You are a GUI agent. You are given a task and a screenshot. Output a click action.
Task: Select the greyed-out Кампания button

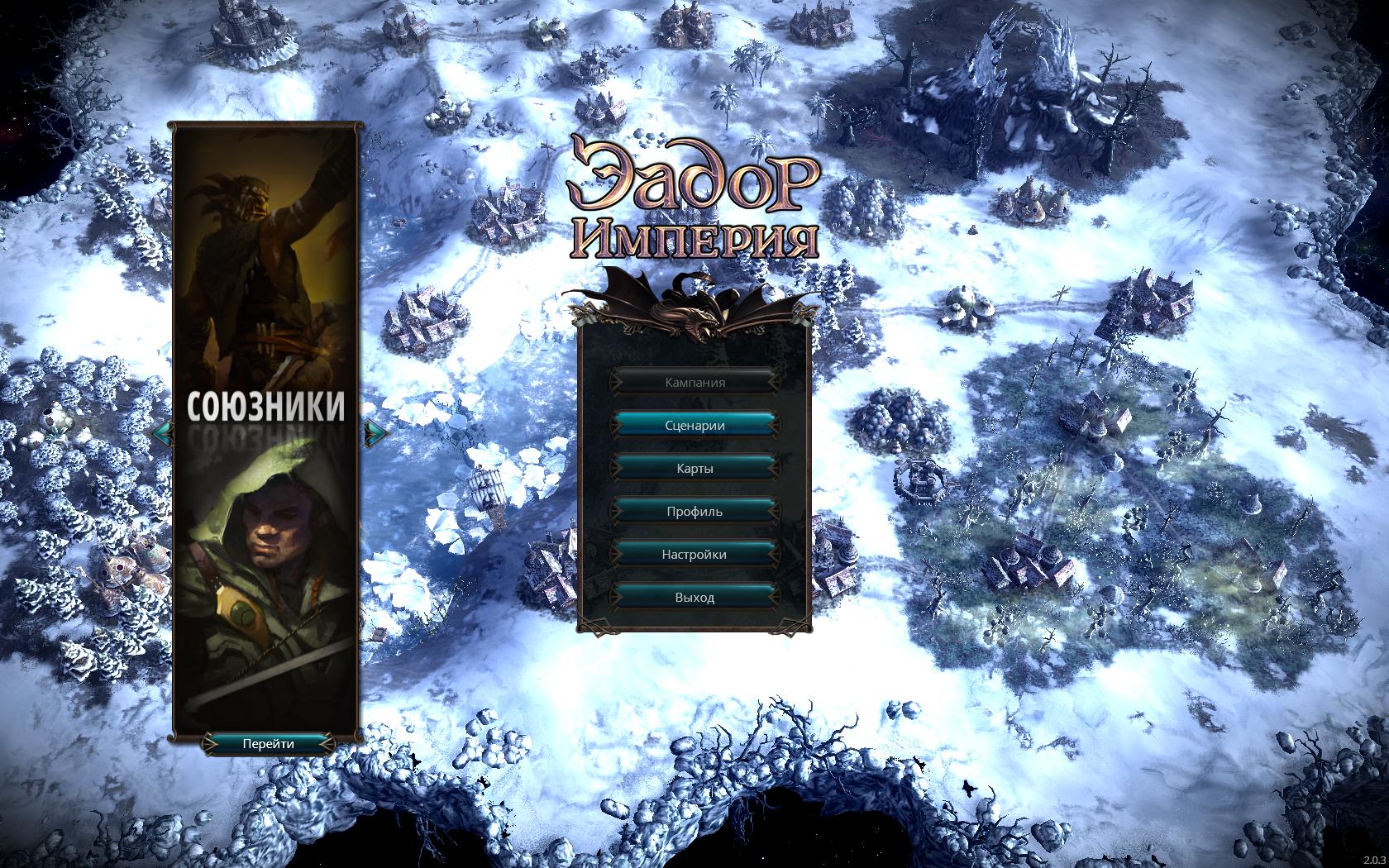[x=694, y=383]
